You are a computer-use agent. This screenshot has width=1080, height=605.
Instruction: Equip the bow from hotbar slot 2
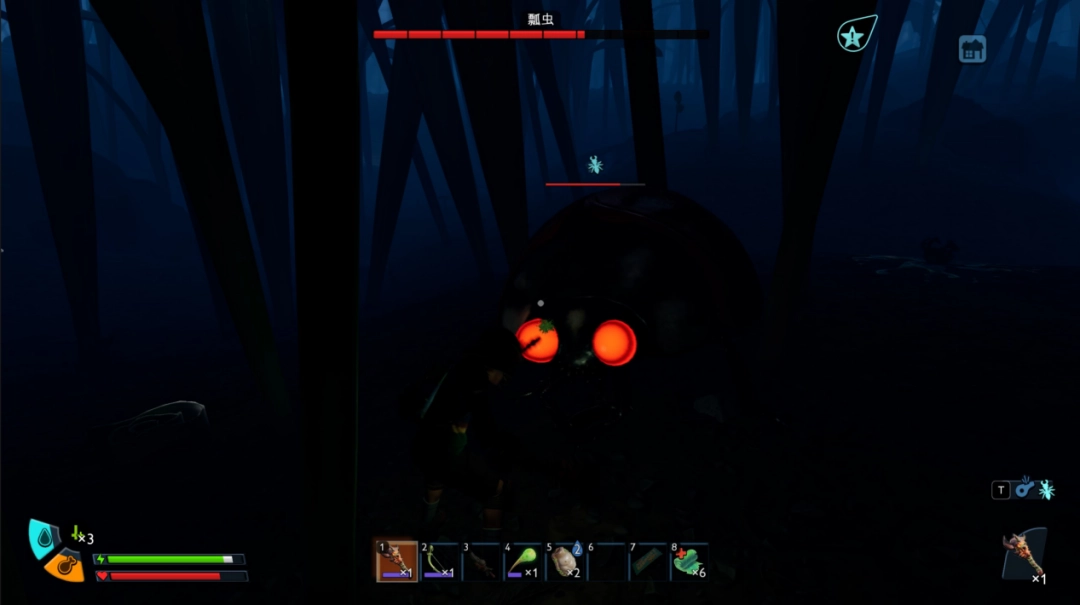[439, 562]
